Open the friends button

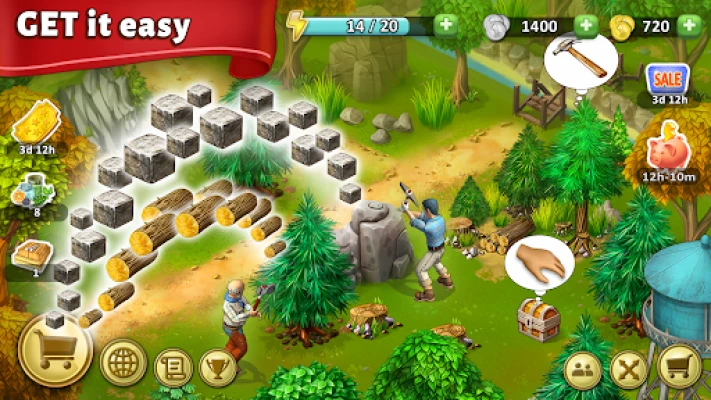(x=583, y=370)
